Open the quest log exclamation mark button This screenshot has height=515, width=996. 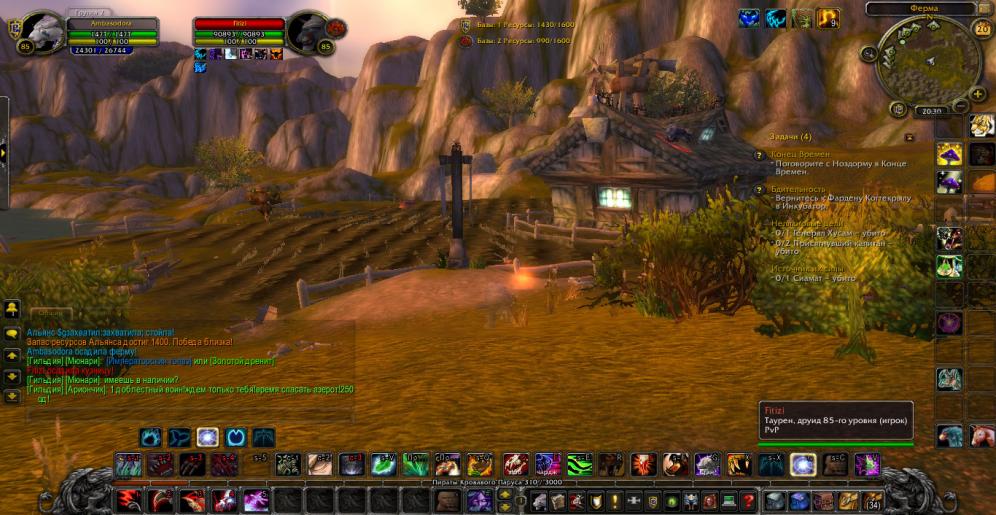coord(615,500)
